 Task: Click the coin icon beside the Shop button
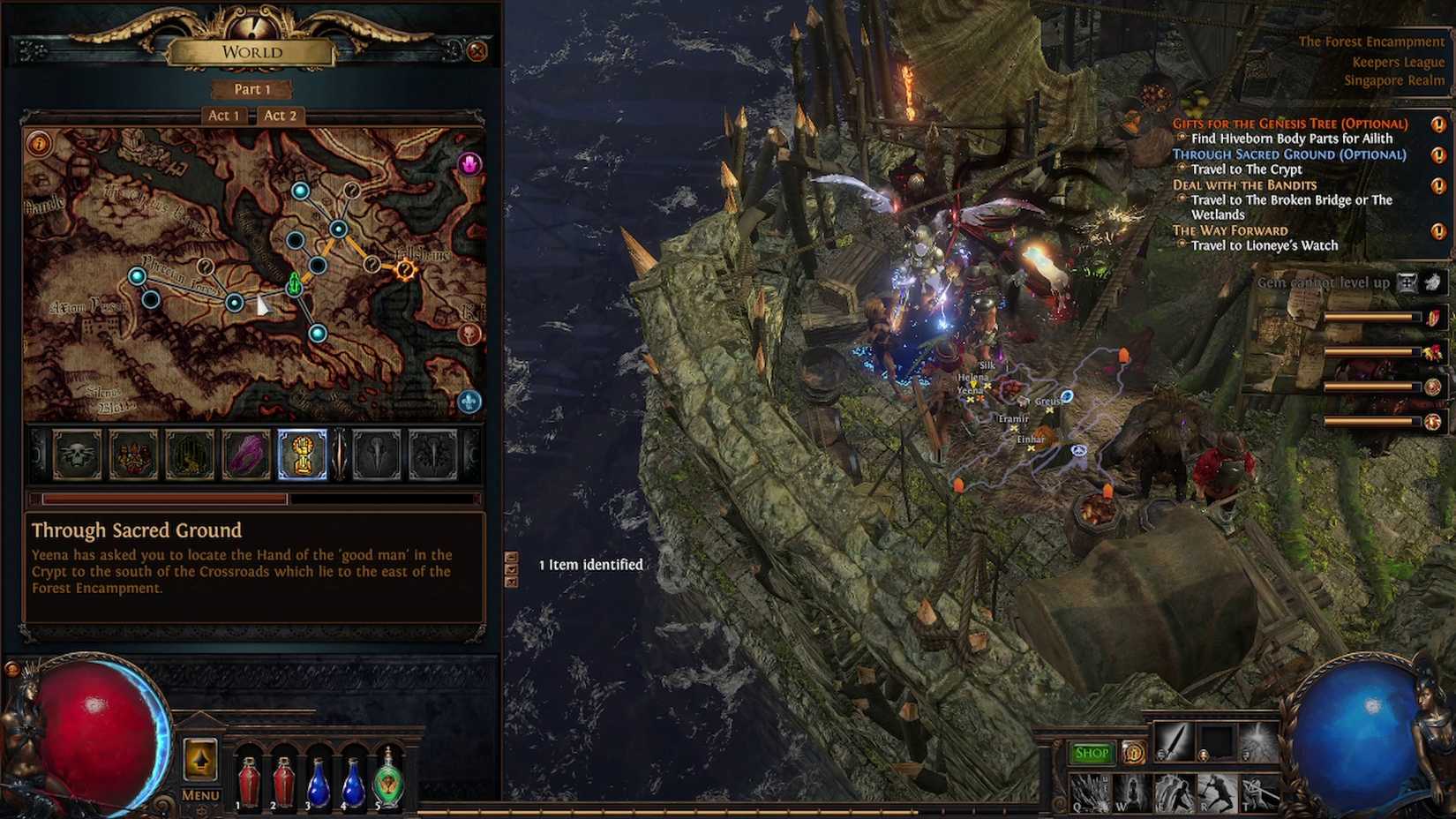pos(1133,755)
